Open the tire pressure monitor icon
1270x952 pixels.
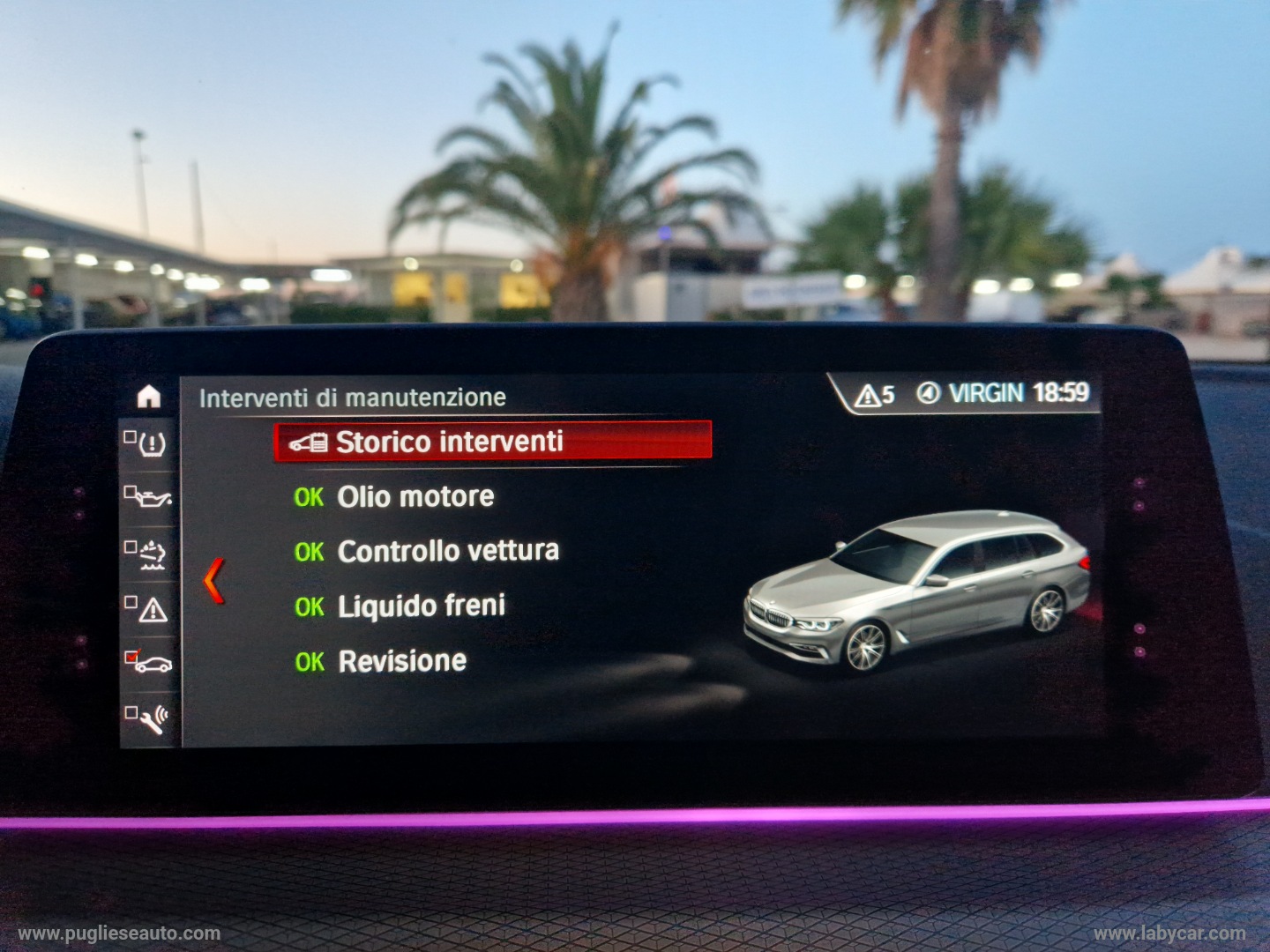tap(147, 443)
